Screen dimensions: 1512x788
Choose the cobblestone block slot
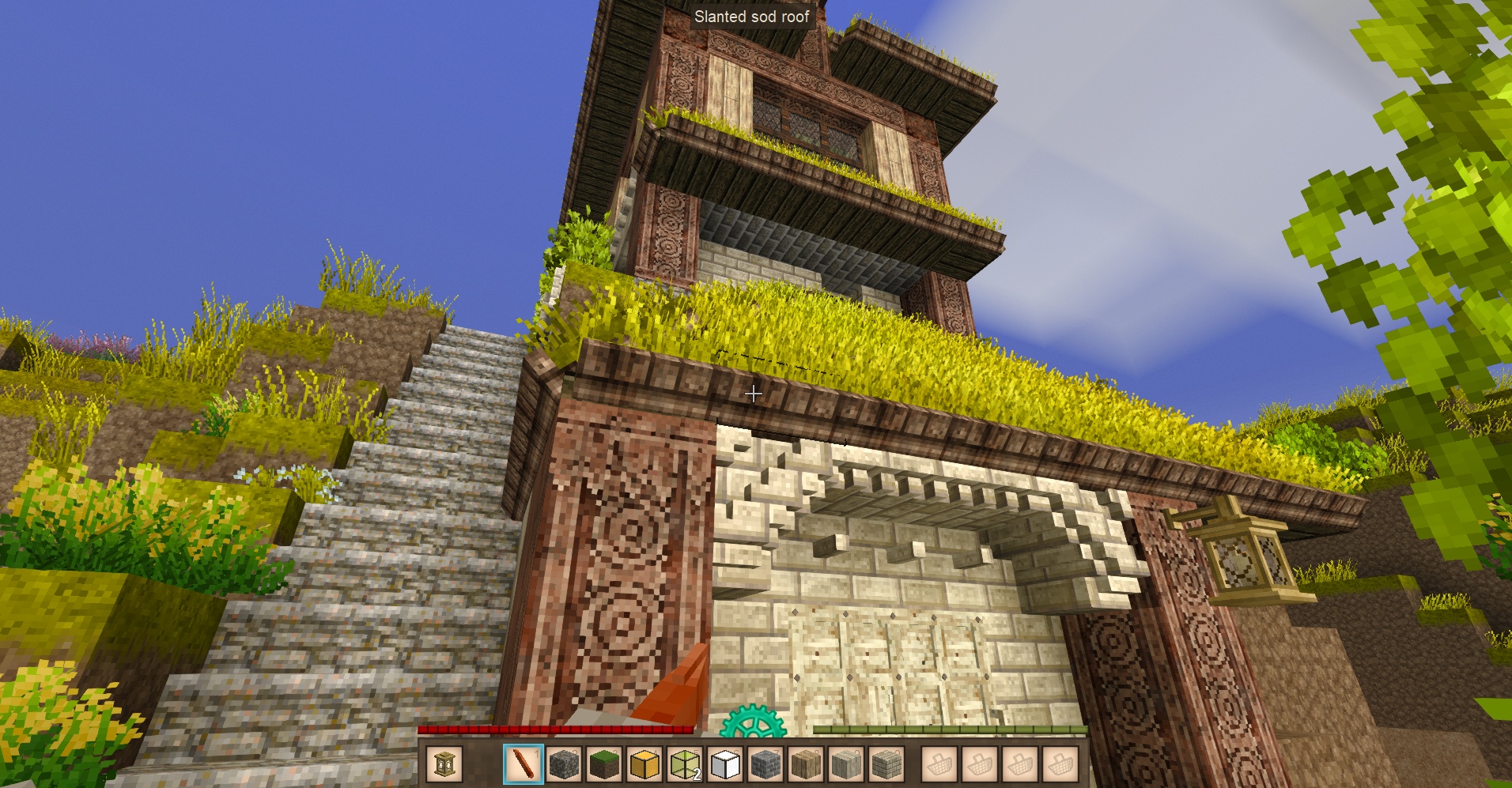[x=564, y=764]
